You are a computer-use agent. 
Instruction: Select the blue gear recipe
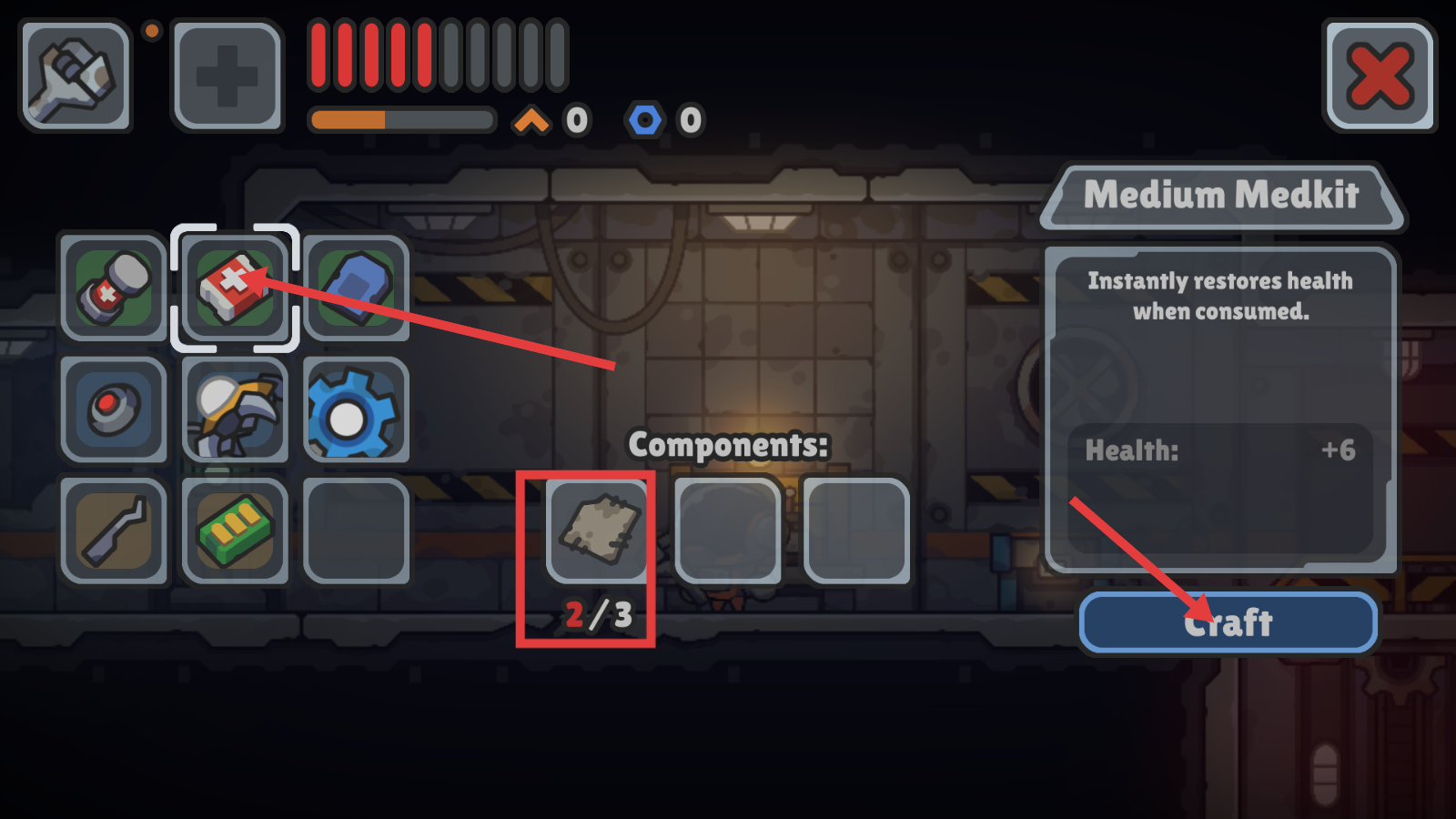[356, 409]
